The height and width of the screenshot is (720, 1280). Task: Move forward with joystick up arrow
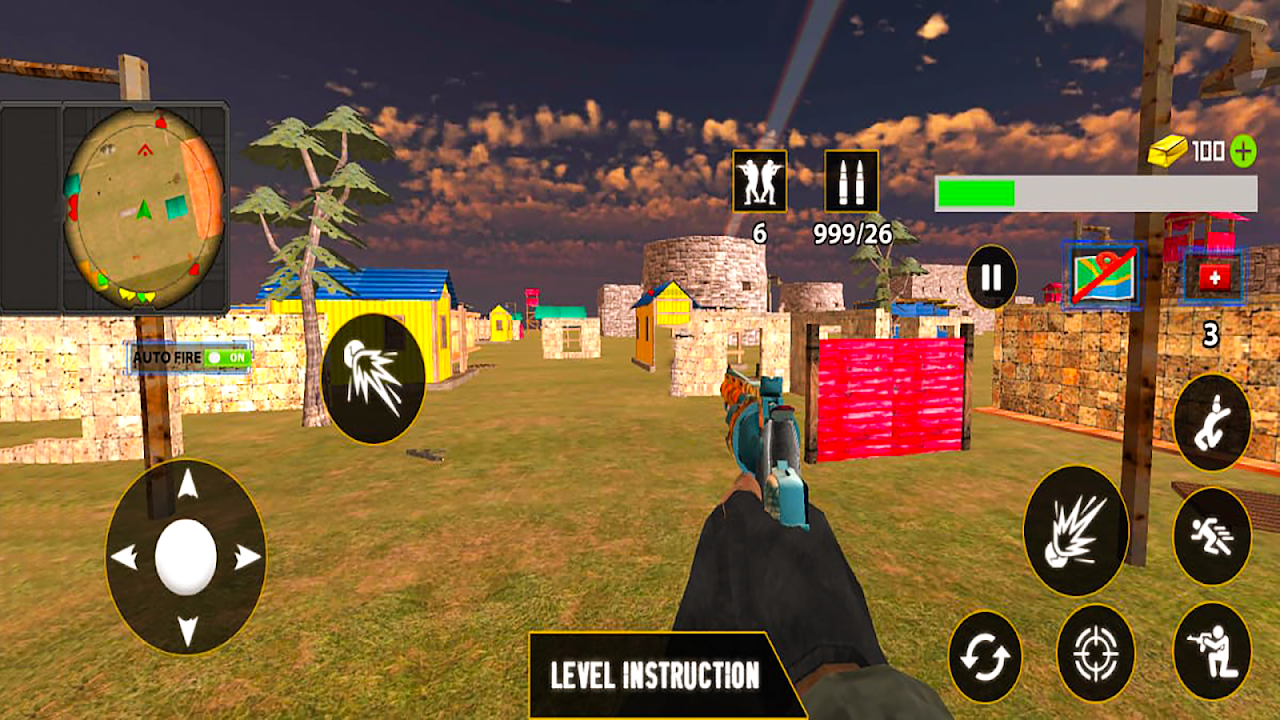tap(187, 485)
